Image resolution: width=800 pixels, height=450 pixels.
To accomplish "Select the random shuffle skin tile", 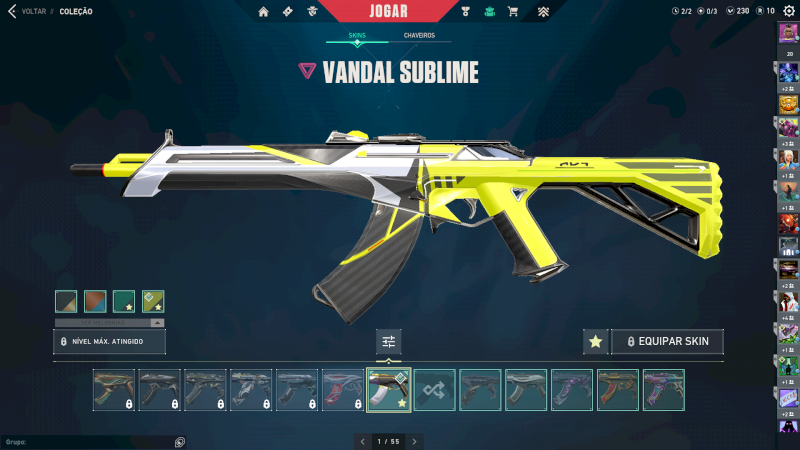I will 435,390.
